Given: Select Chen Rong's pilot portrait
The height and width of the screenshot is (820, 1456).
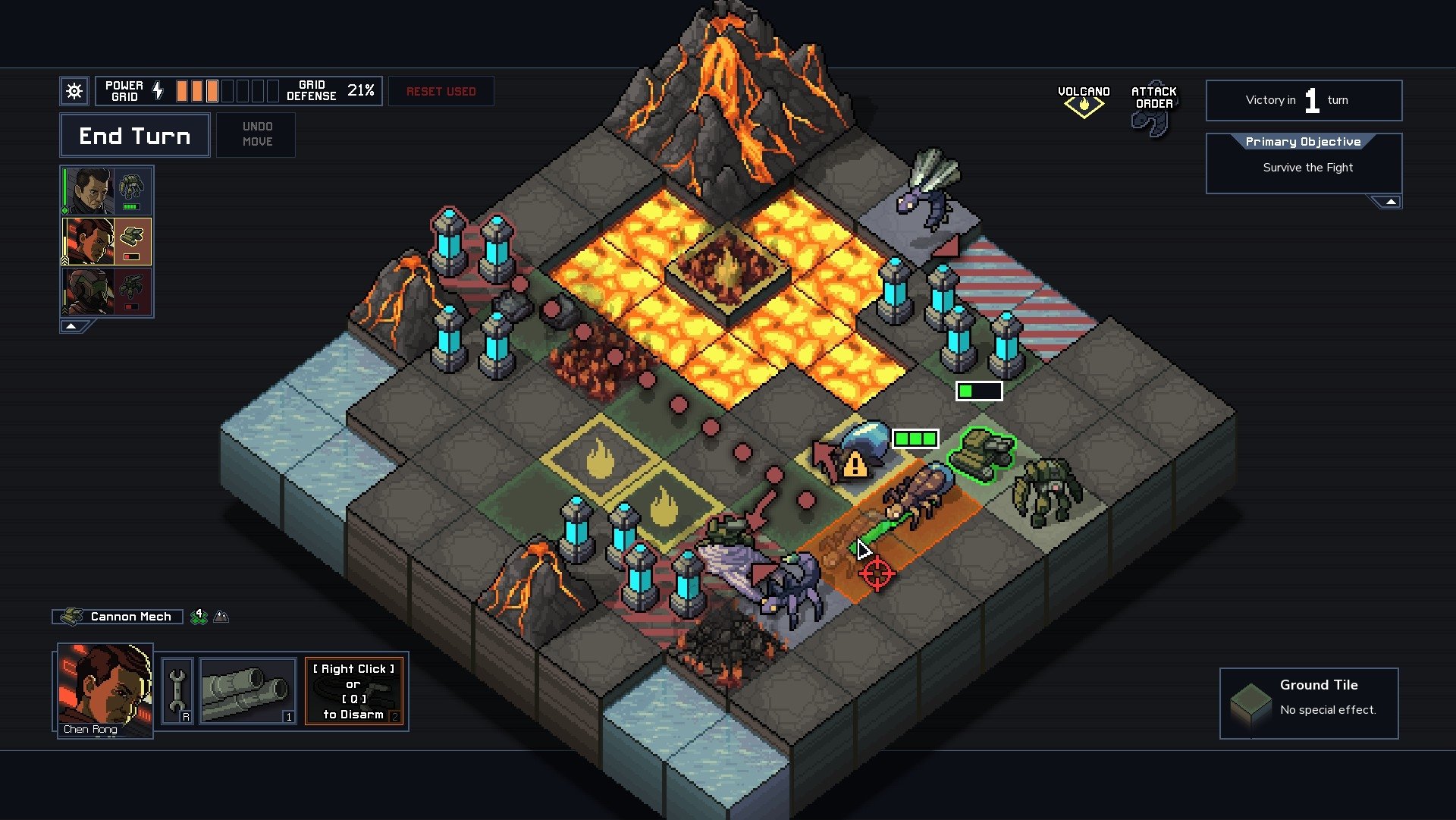Looking at the screenshot, I should pyautogui.click(x=105, y=690).
